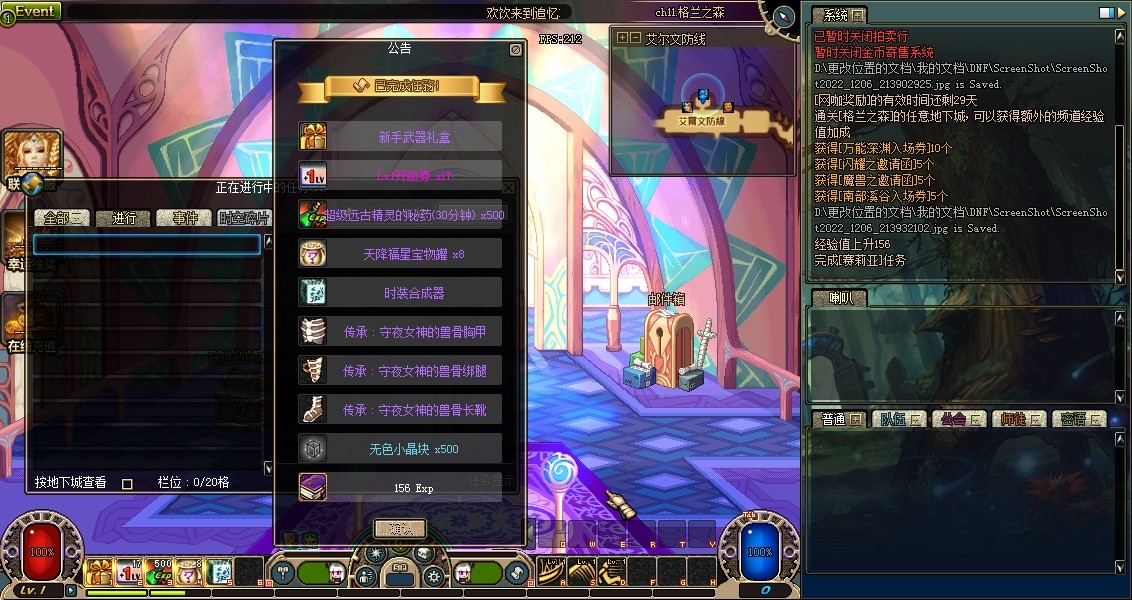Image resolution: width=1132 pixels, height=600 pixels.
Task: Switch to the 全部 quest tab
Action: (62, 218)
